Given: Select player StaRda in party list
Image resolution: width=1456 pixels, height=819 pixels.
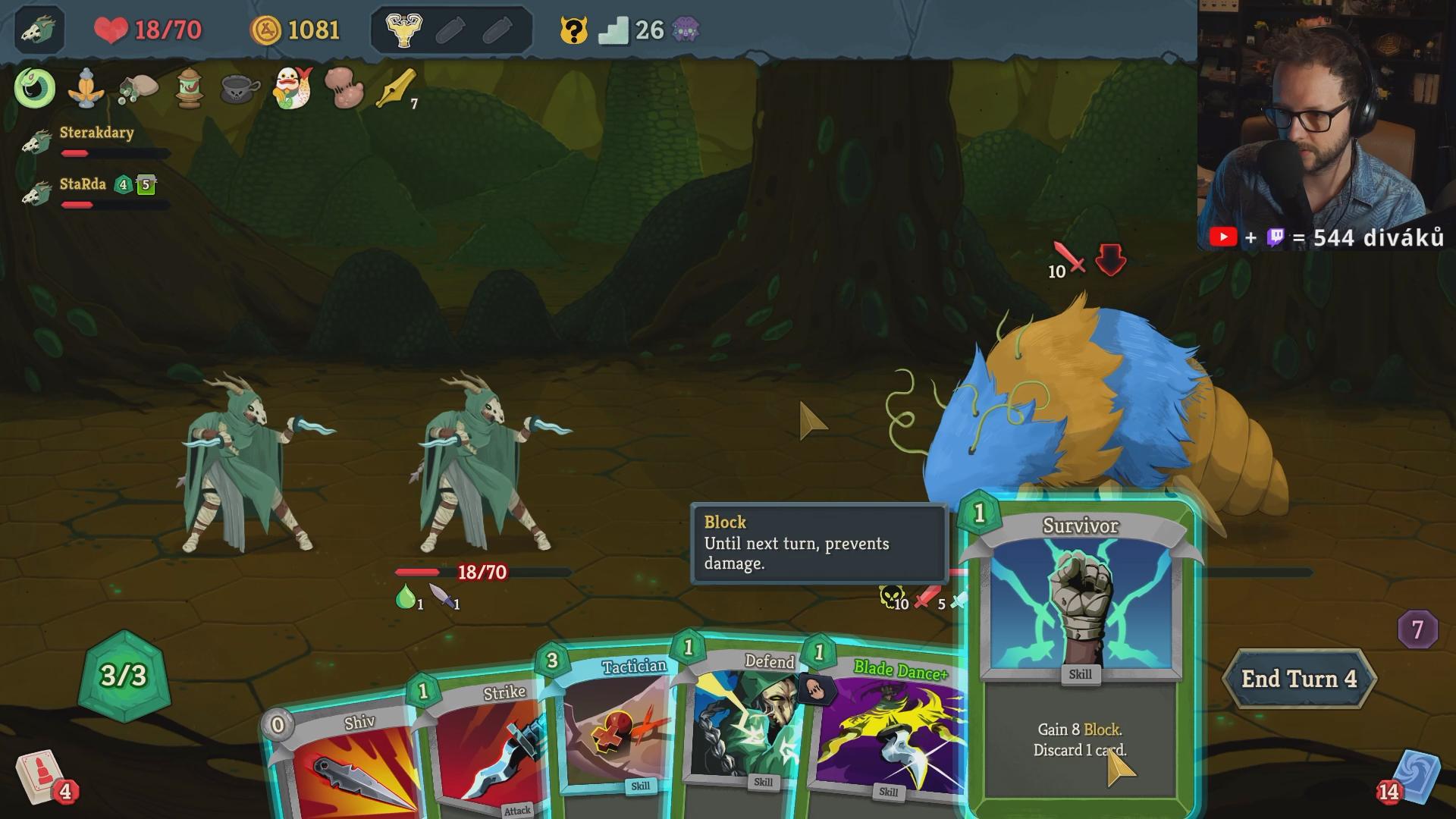Looking at the screenshot, I should coord(83,185).
